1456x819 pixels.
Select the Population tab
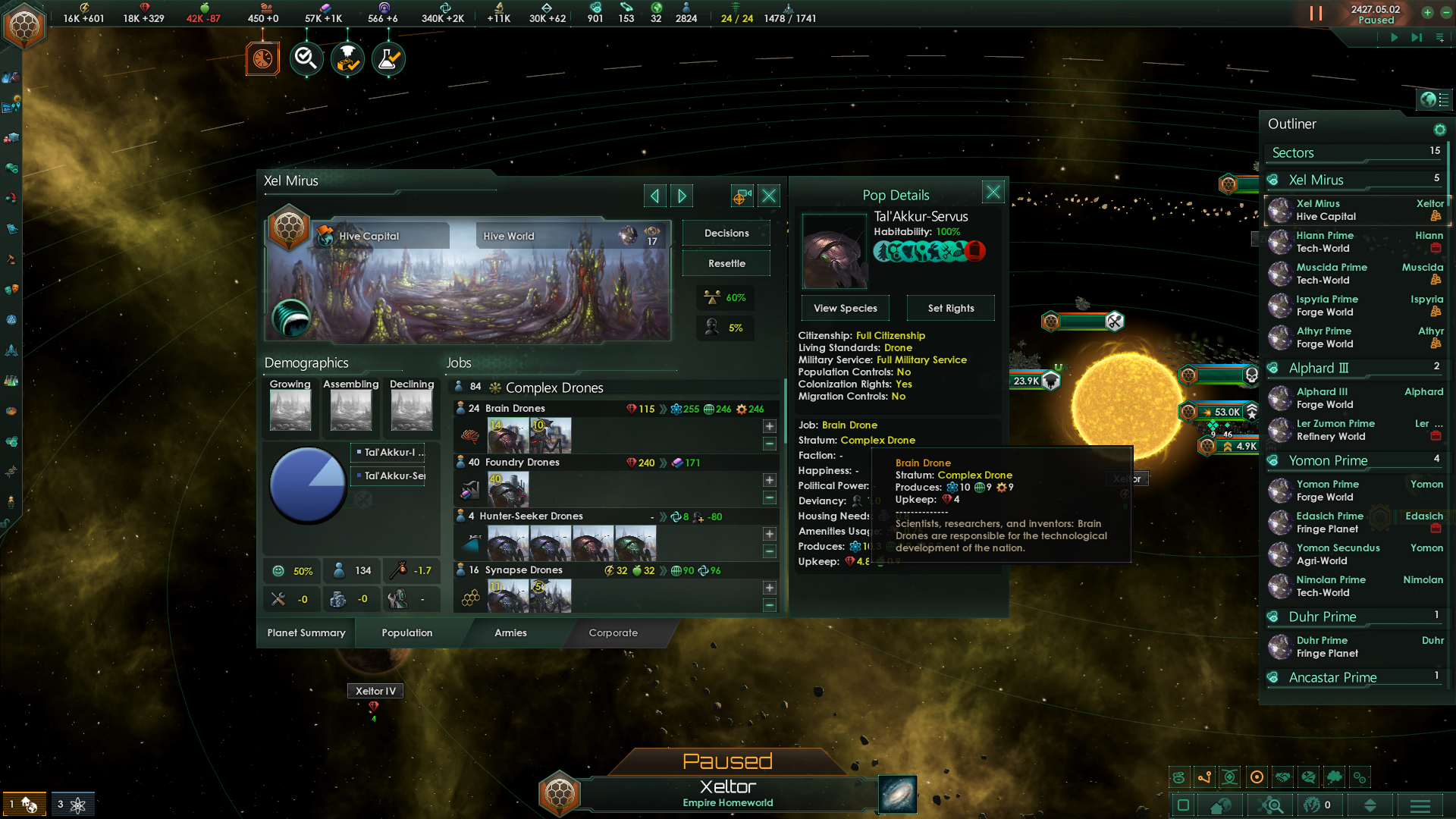pos(407,632)
